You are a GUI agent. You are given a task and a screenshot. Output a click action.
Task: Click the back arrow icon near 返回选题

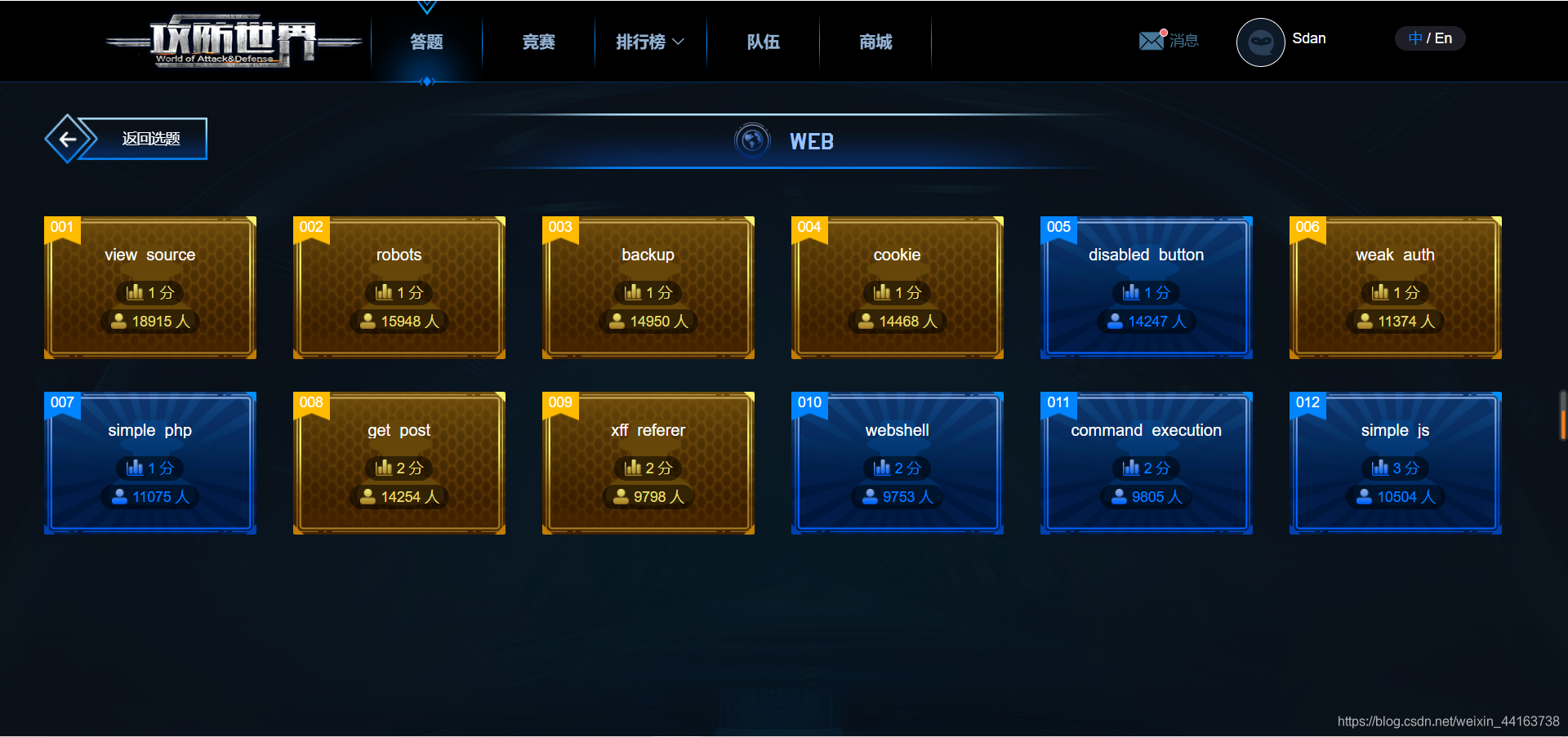pos(69,138)
